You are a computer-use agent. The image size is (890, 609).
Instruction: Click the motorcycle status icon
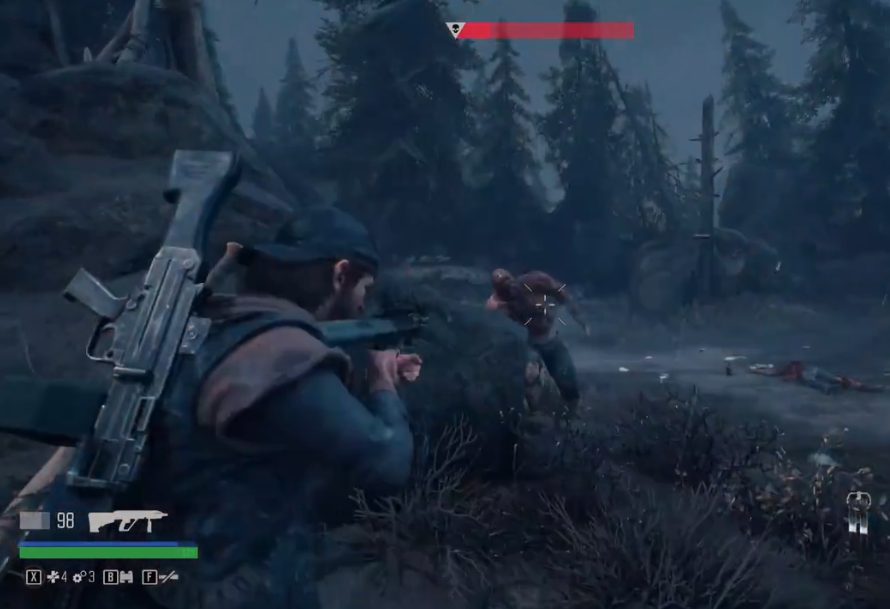point(858,510)
